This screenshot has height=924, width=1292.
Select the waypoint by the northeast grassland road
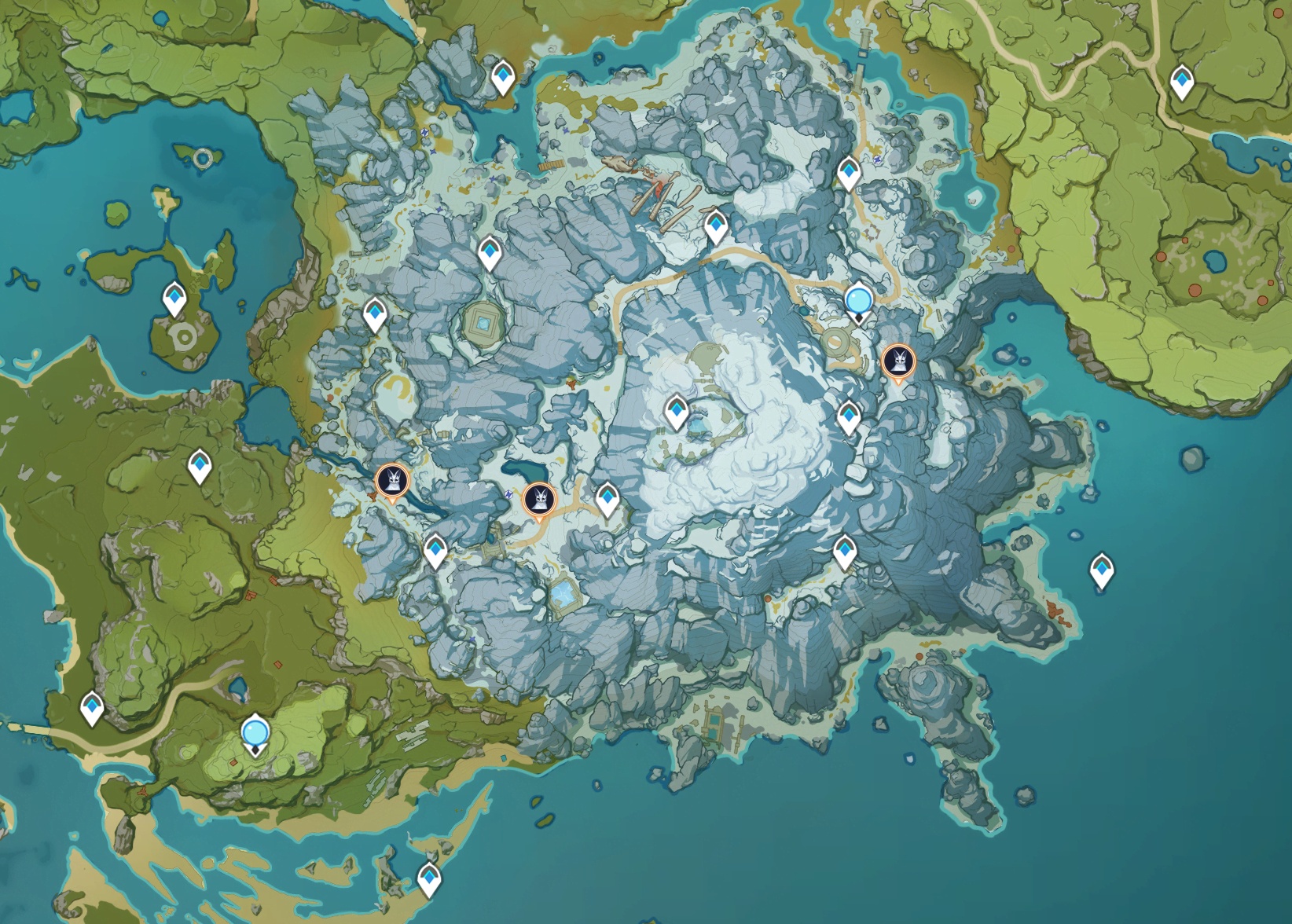pyautogui.click(x=1182, y=81)
